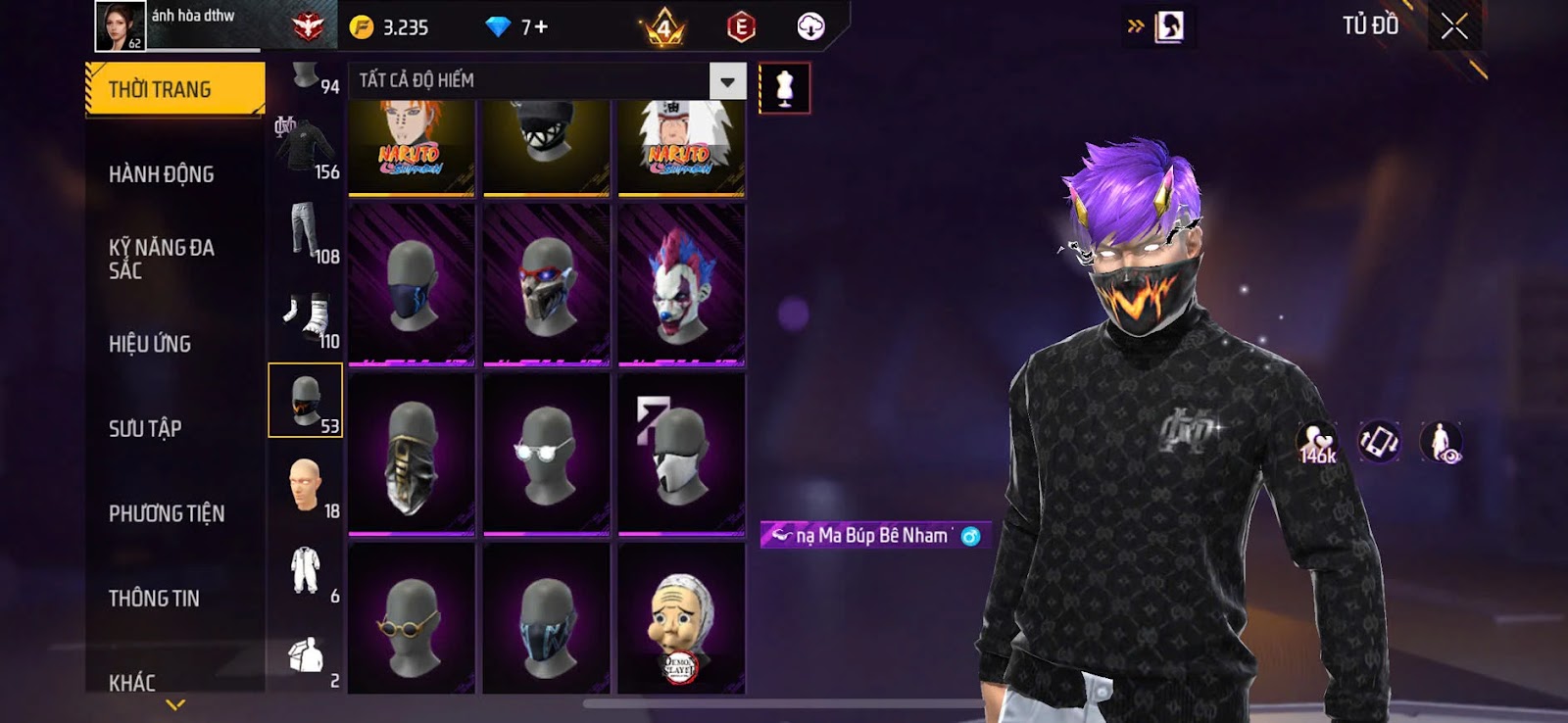
Task: Select the clown mask item
Action: [x=681, y=284]
